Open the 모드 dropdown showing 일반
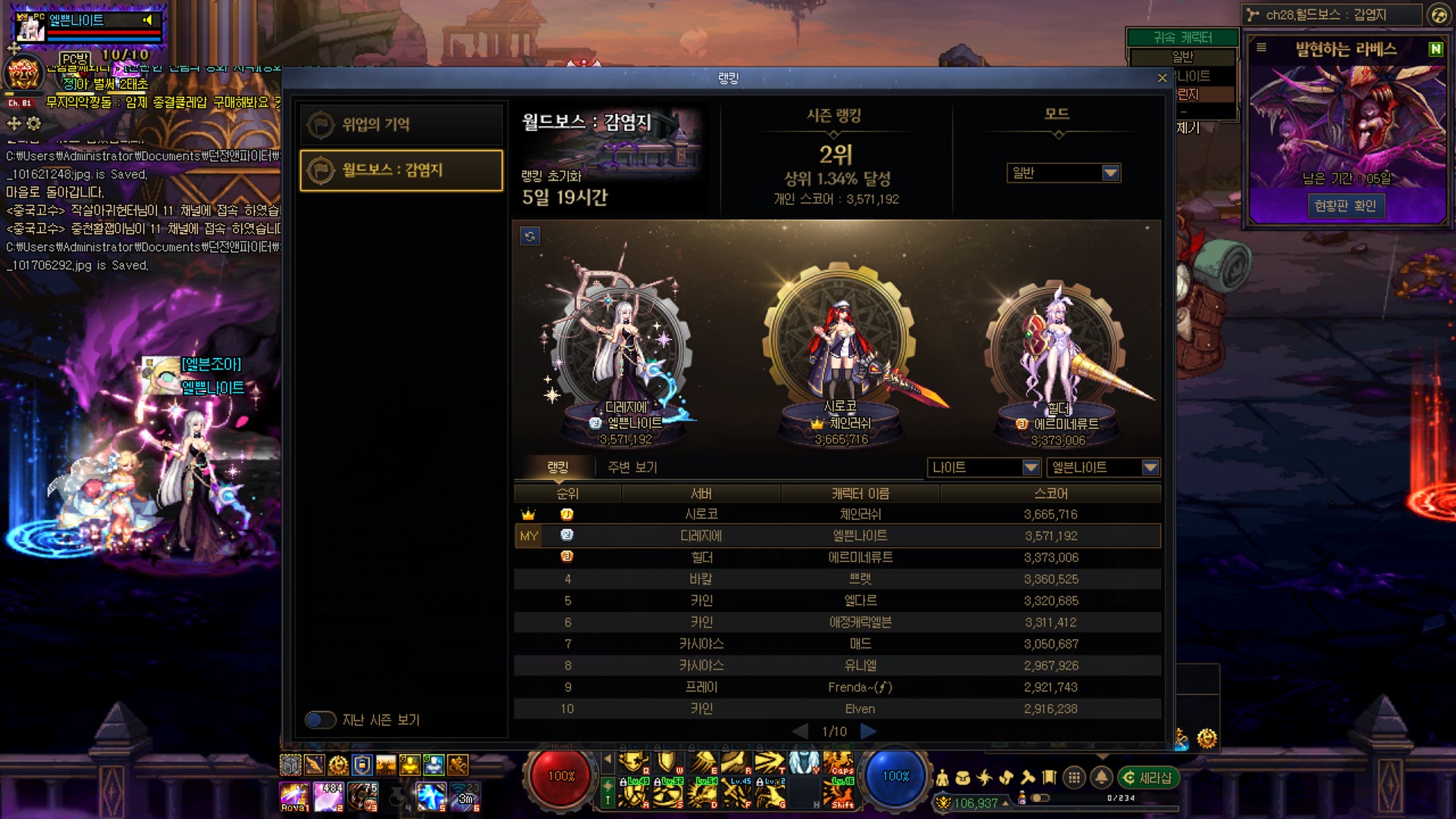The image size is (1456, 819). pyautogui.click(x=1064, y=173)
